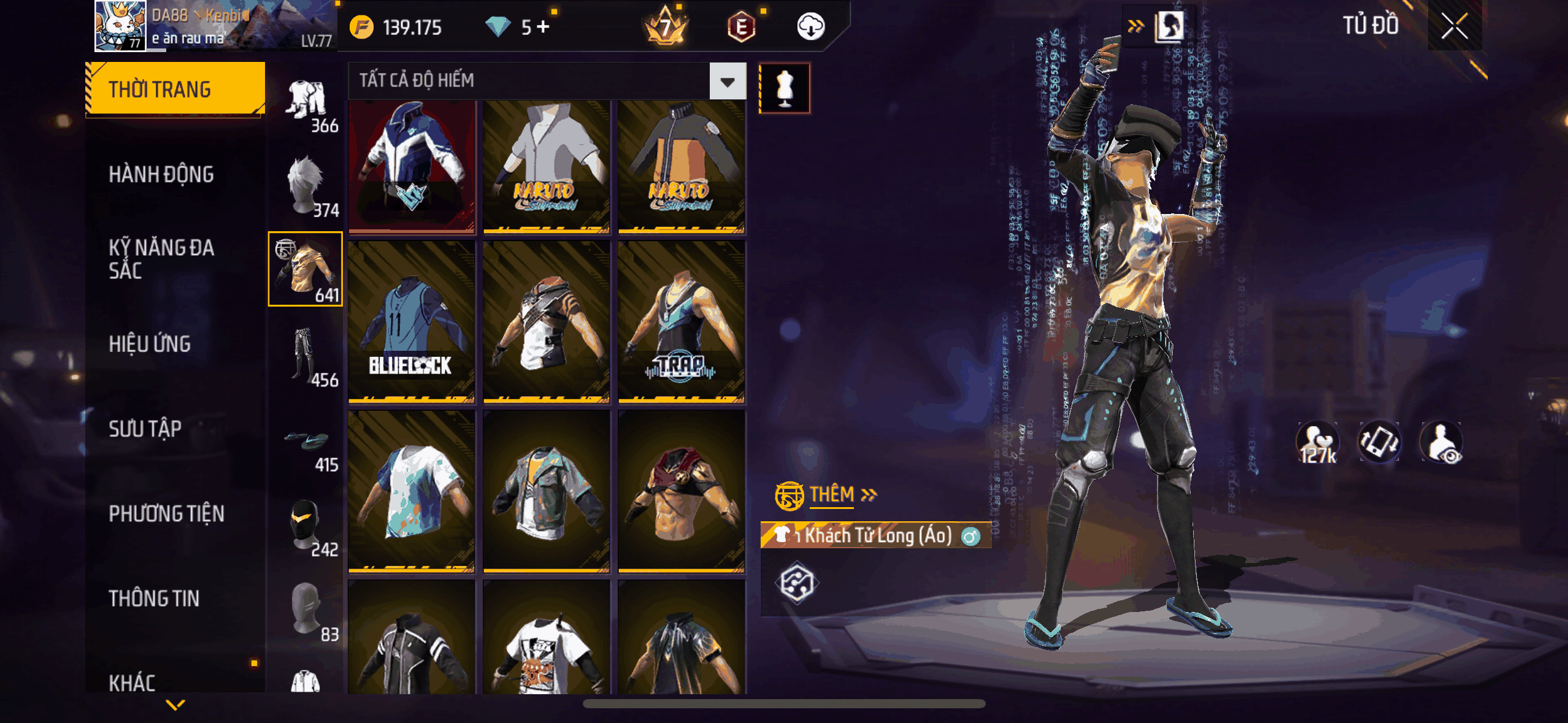Choose the Bluelock blue jersey top
Screen dimensions: 1568x723
(x=411, y=321)
